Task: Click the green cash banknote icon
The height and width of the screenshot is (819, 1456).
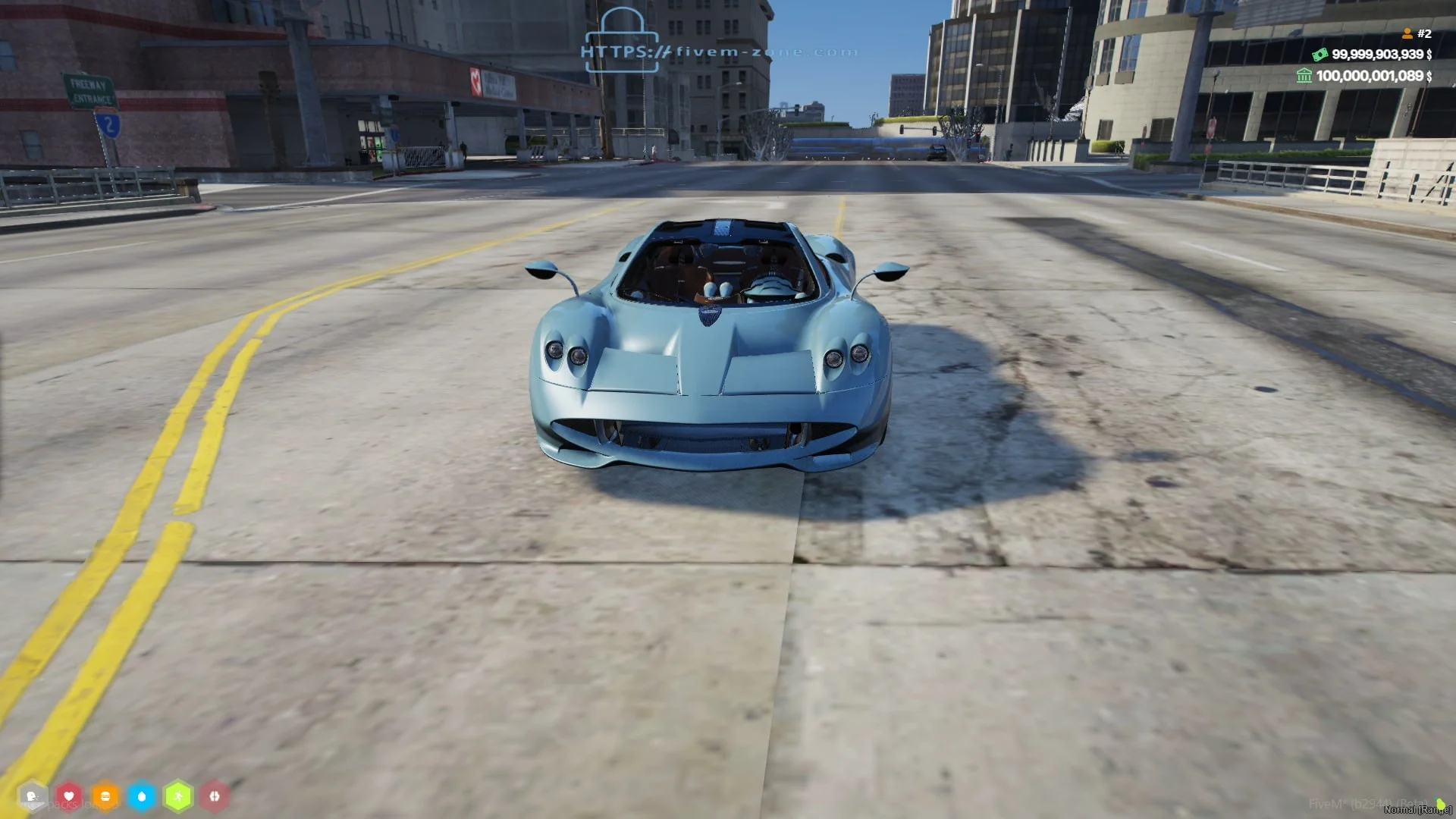Action: (1320, 54)
